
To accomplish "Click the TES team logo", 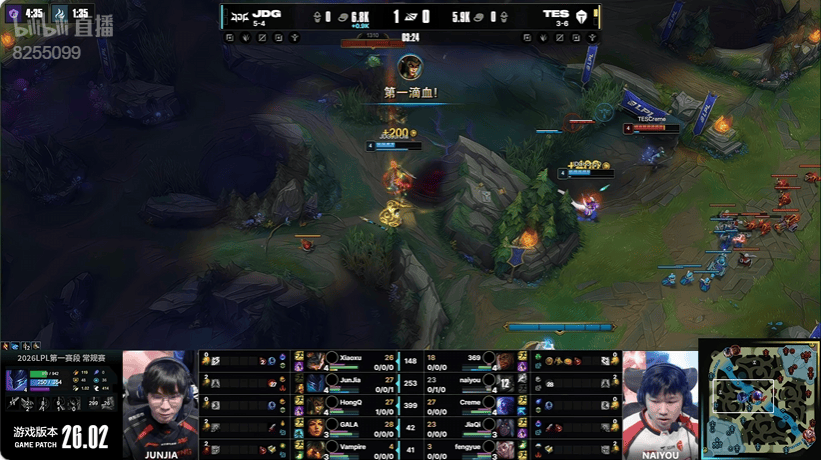I will click(581, 16).
